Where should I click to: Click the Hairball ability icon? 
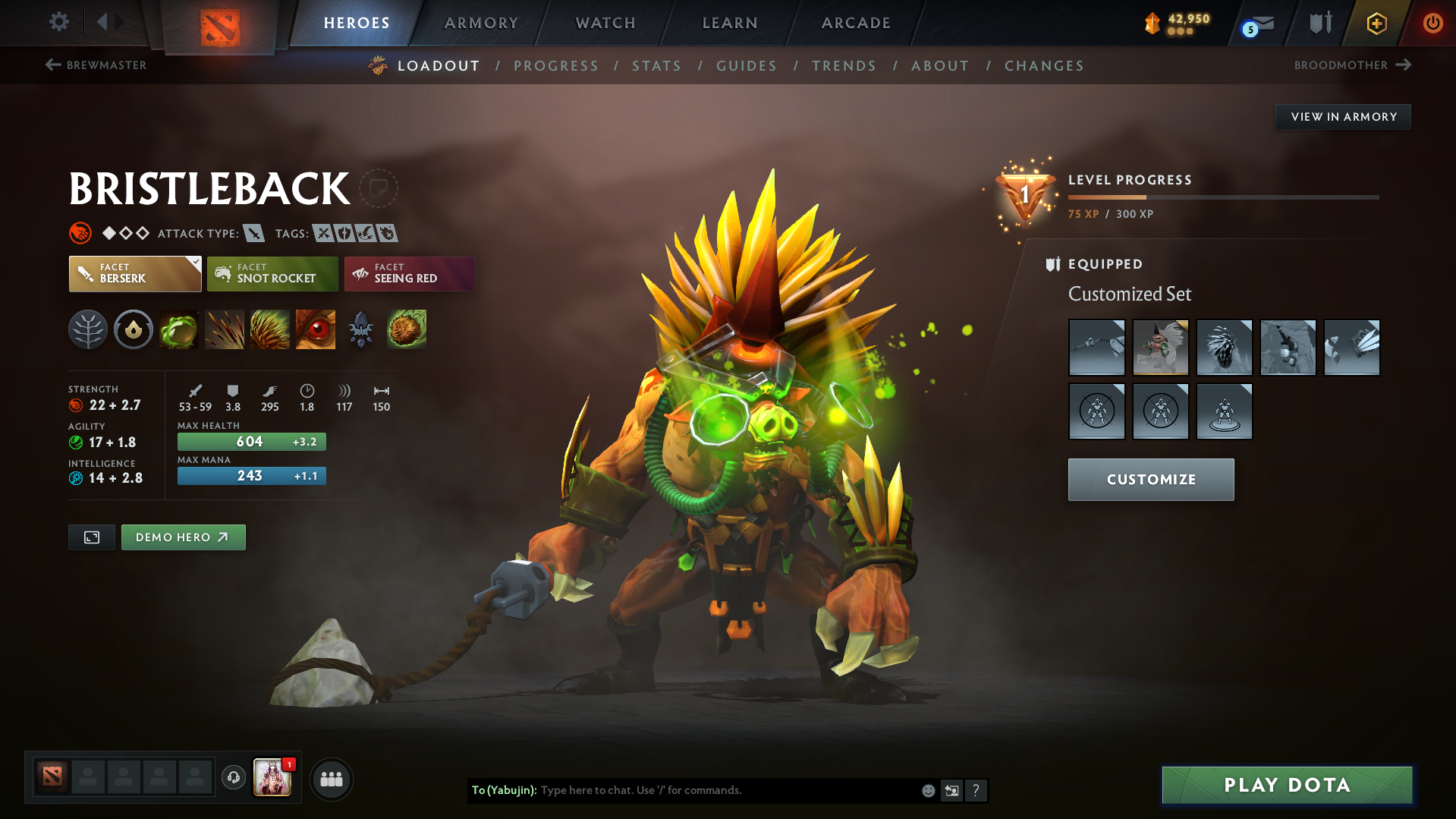[406, 329]
